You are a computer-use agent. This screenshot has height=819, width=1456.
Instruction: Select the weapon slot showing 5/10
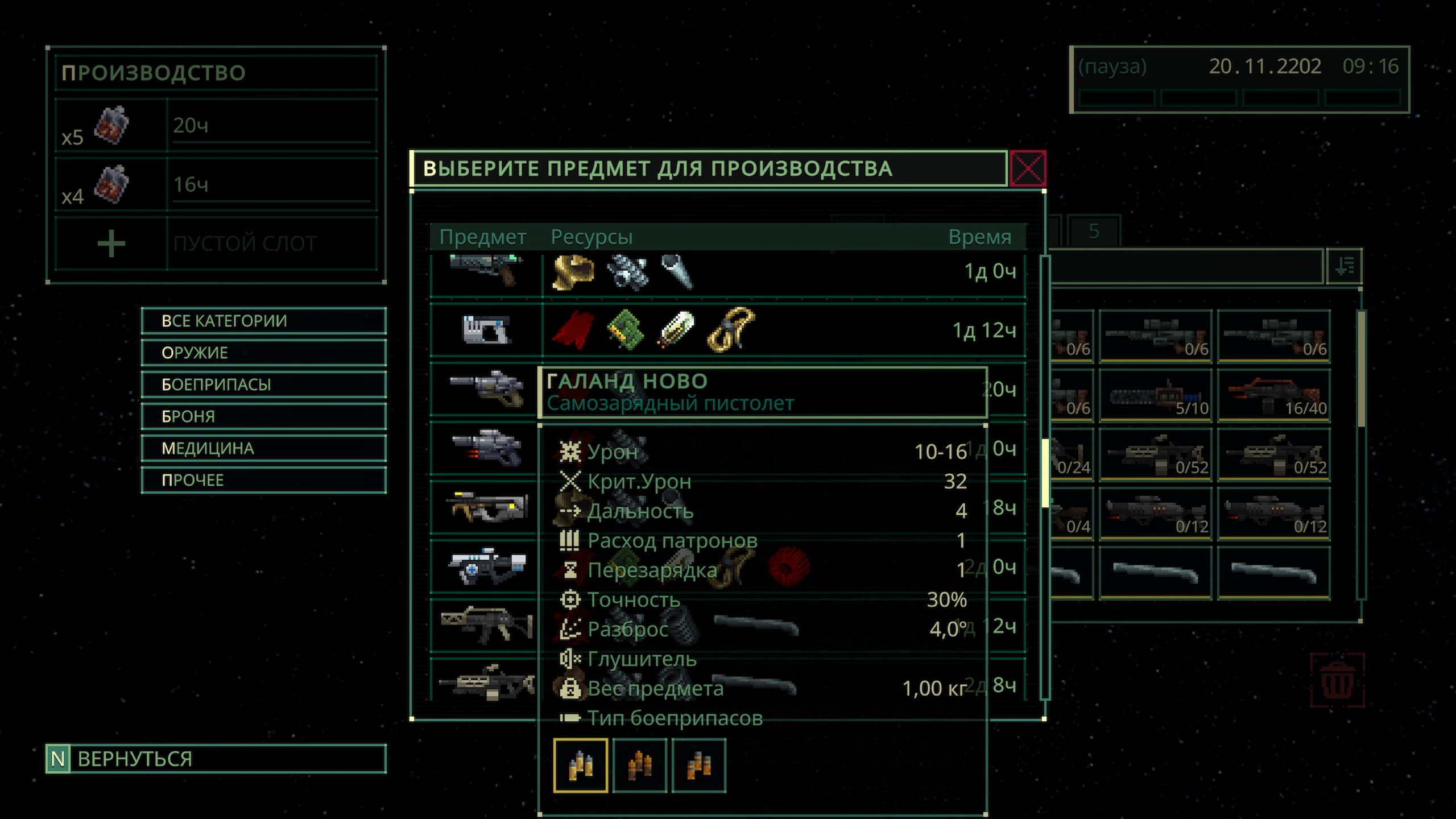tap(1155, 395)
